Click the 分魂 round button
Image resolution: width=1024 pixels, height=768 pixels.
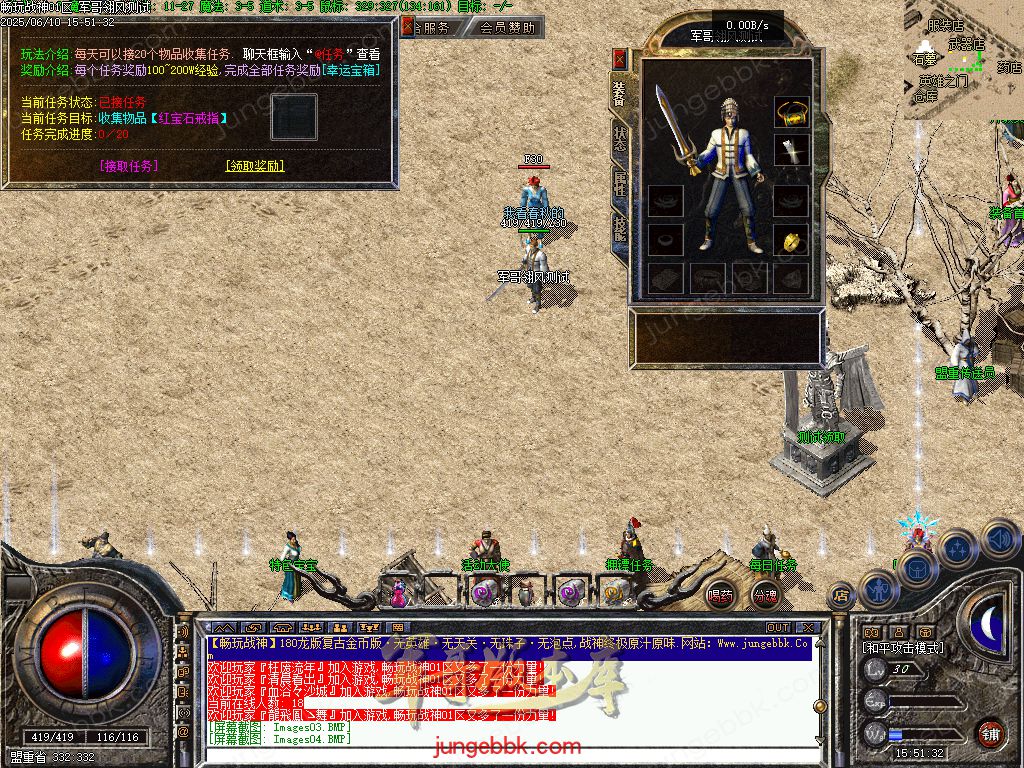(x=765, y=595)
